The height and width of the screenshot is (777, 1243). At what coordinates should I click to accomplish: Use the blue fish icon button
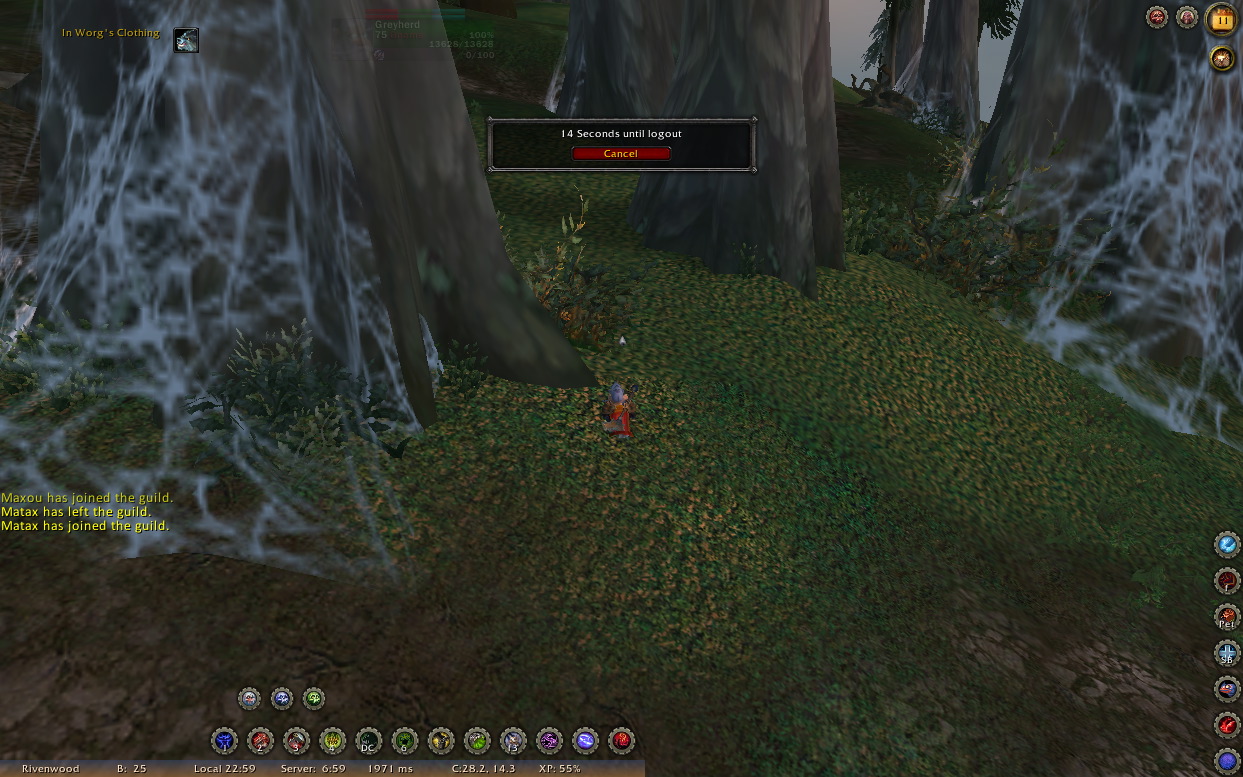coord(1227,689)
